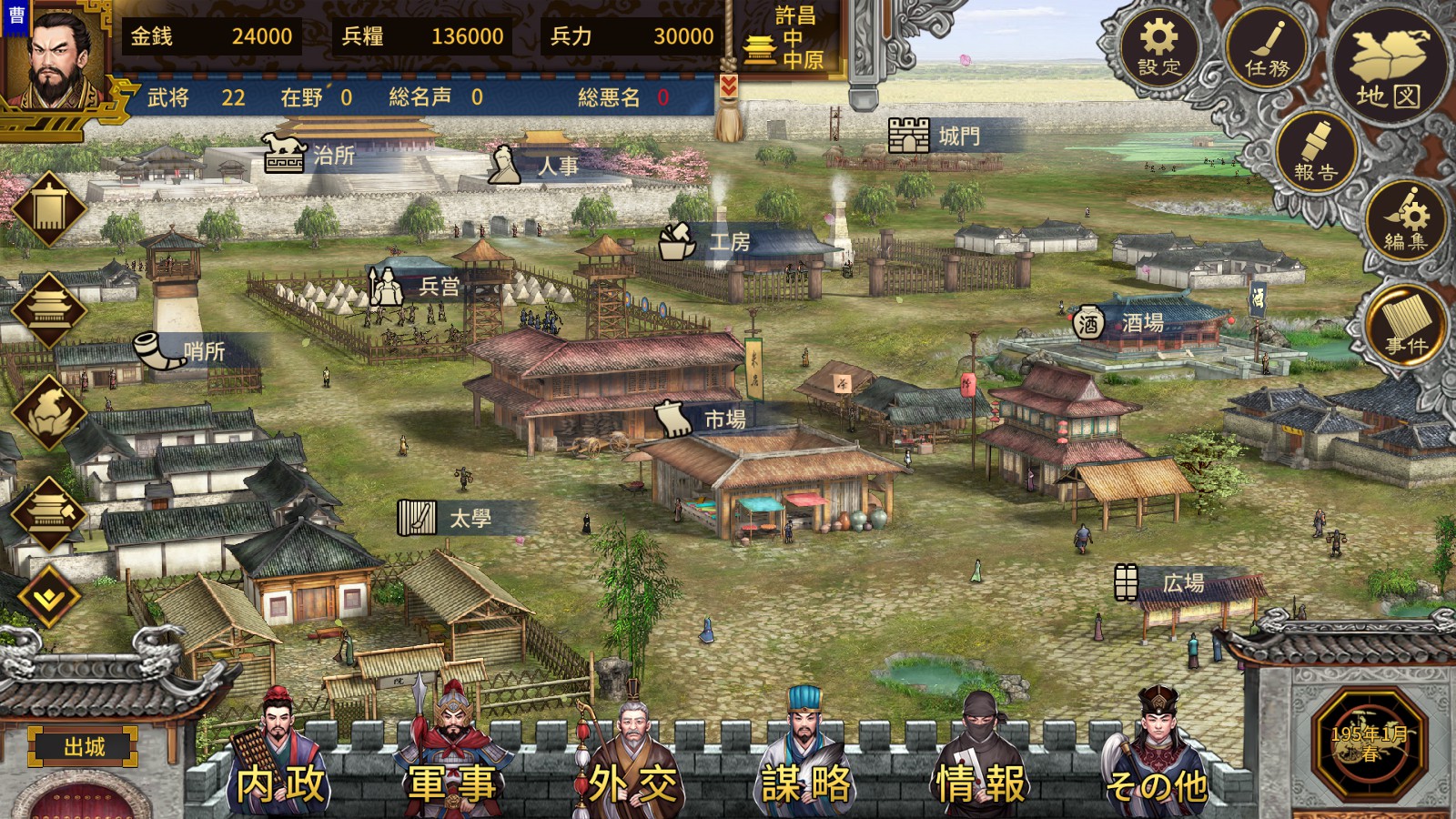Show the 地図 map

tap(1387, 66)
